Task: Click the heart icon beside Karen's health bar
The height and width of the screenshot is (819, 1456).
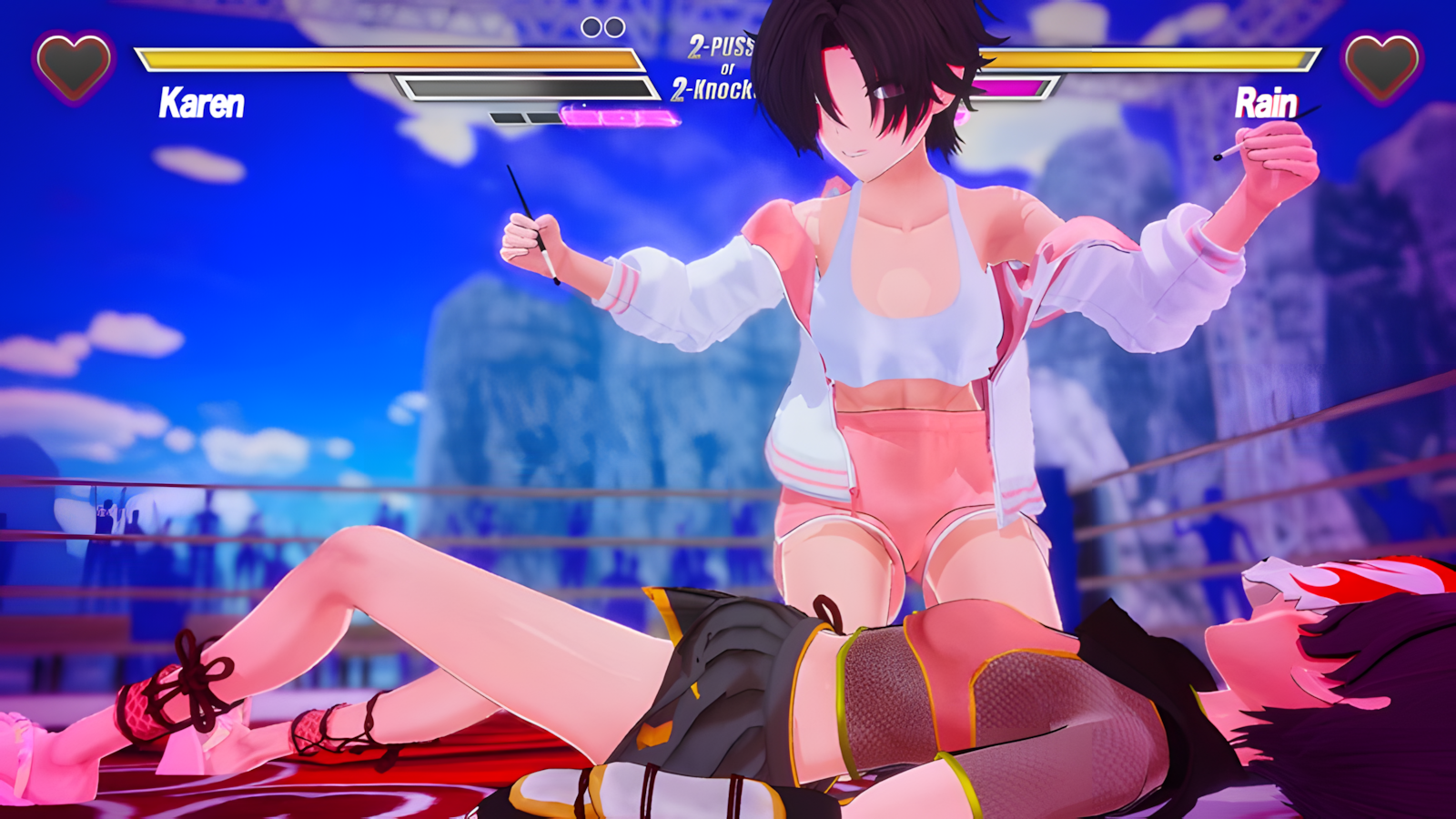Action: tap(74, 66)
